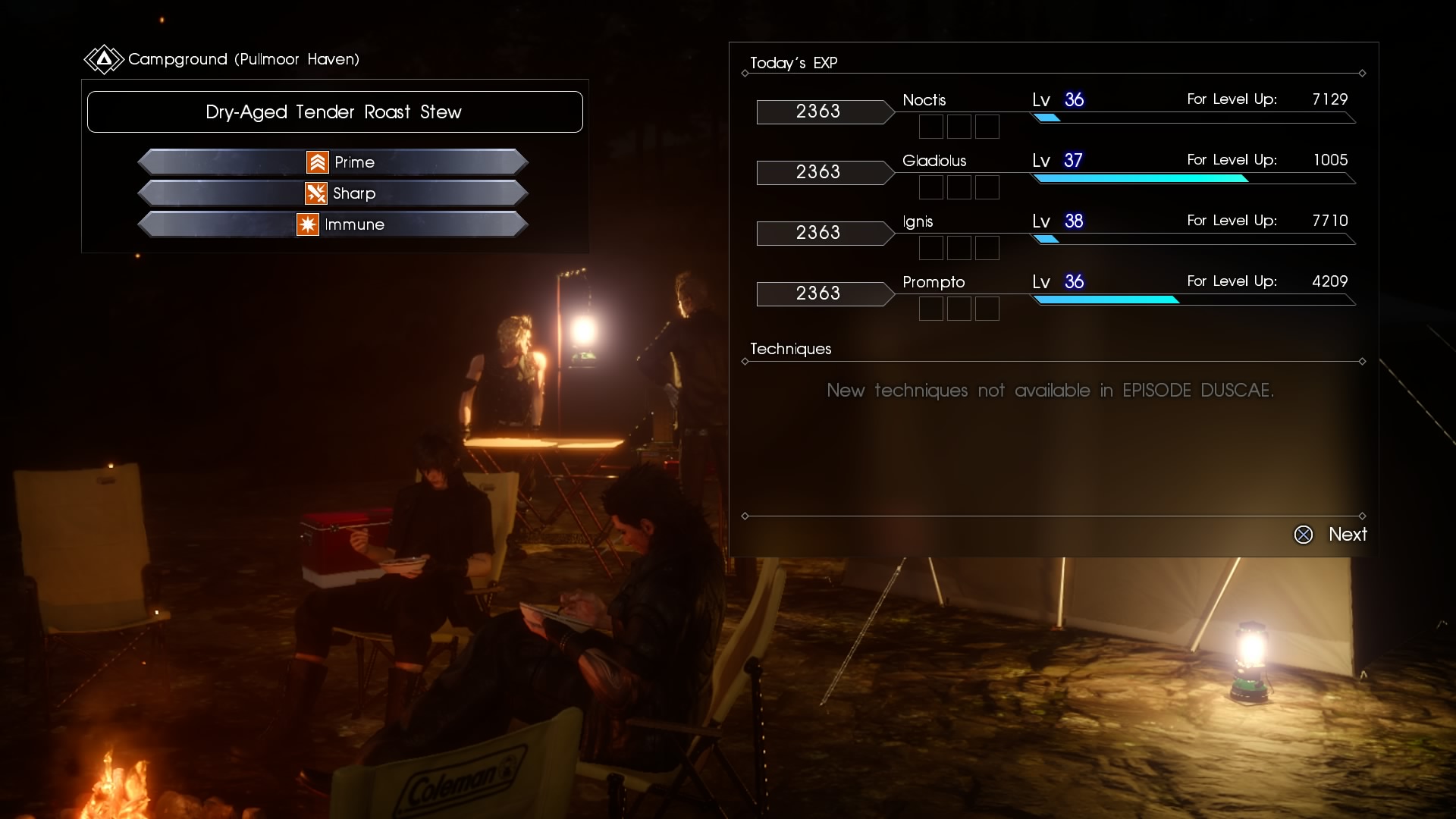Pick Prompto's EXP row
The width and height of the screenshot is (1456, 819).
(1054, 293)
